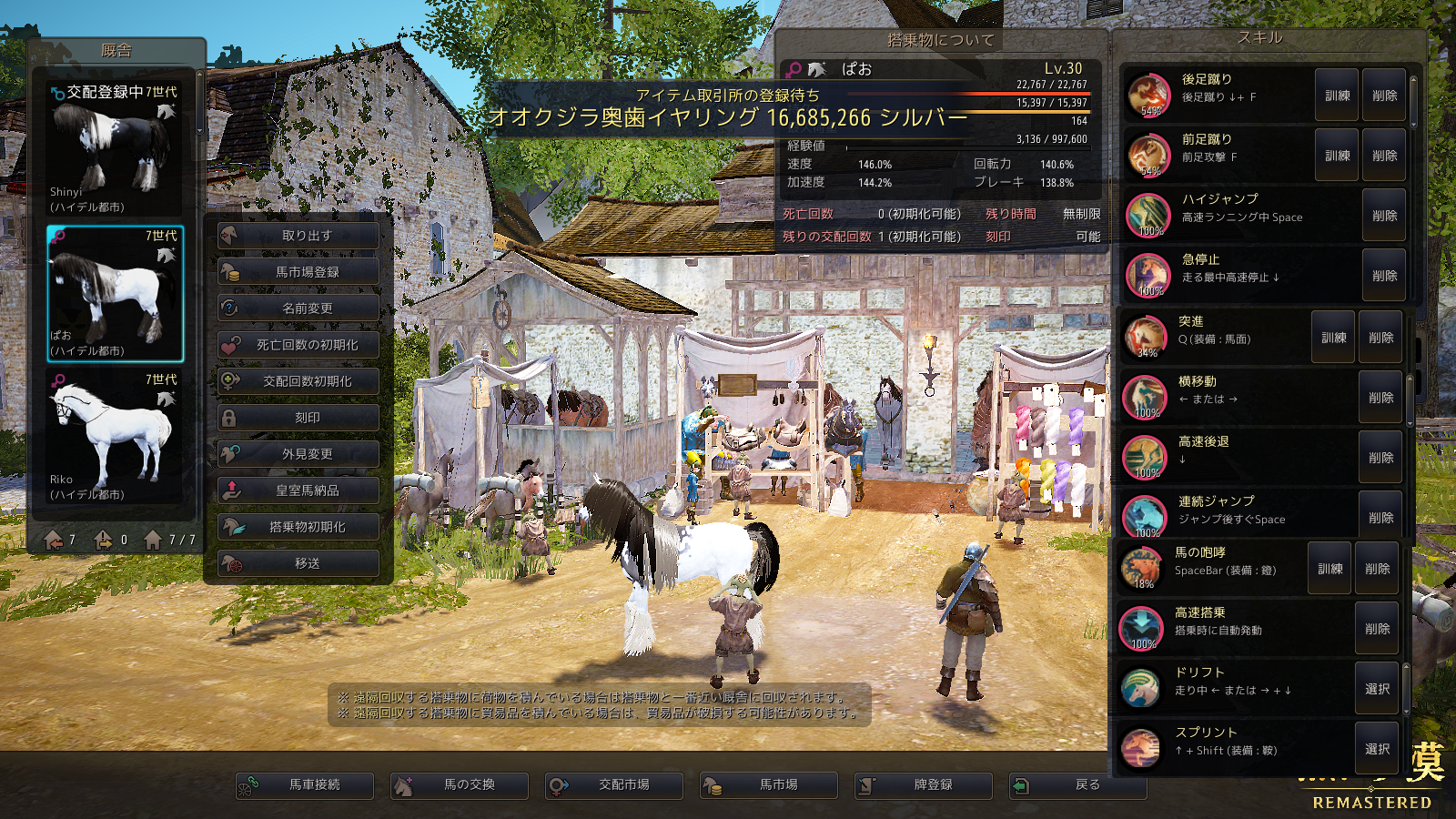Click the 馬車接続 wagon link button

[305, 785]
